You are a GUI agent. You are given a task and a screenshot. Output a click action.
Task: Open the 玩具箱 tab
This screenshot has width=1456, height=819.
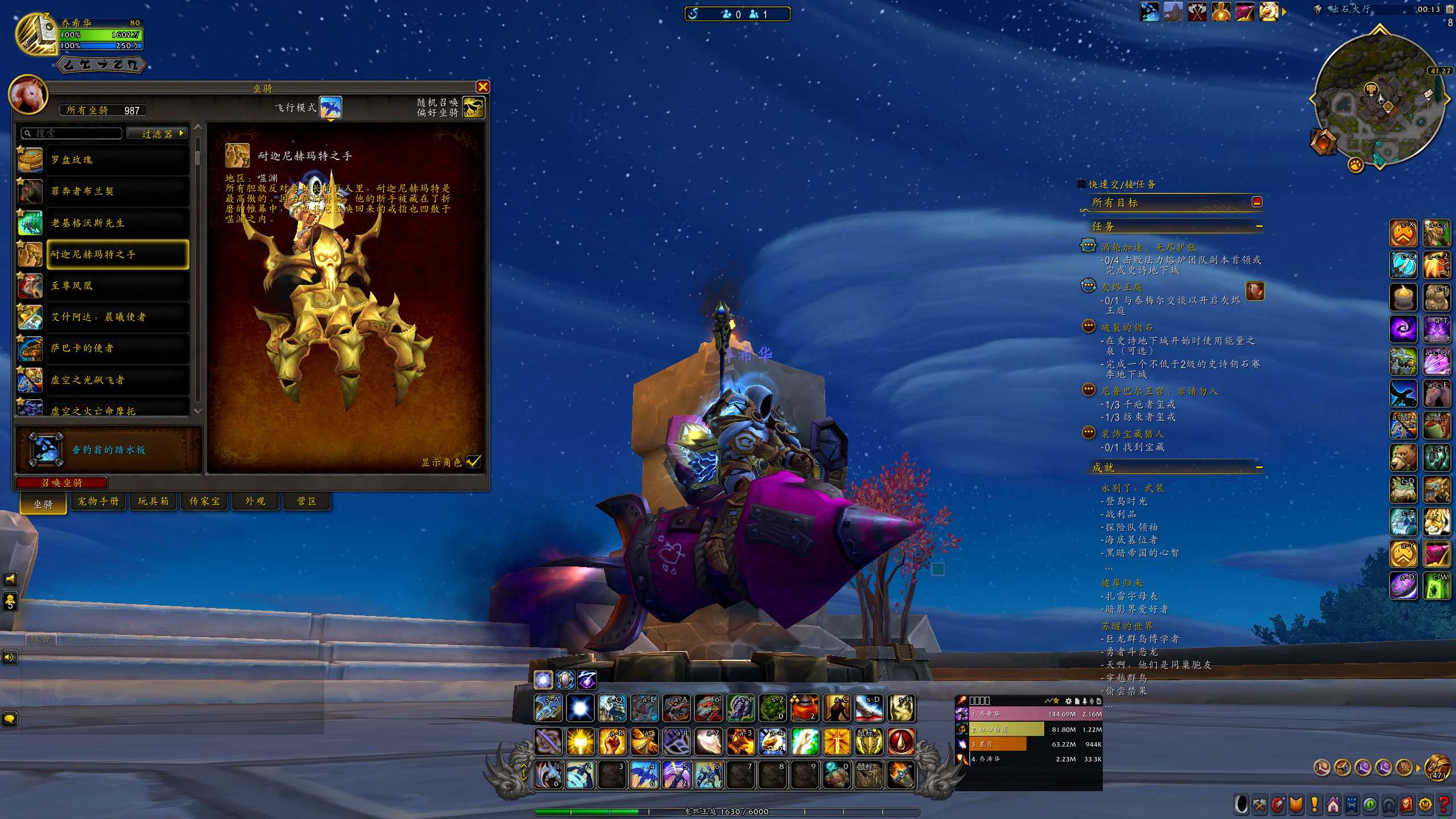pos(154,501)
